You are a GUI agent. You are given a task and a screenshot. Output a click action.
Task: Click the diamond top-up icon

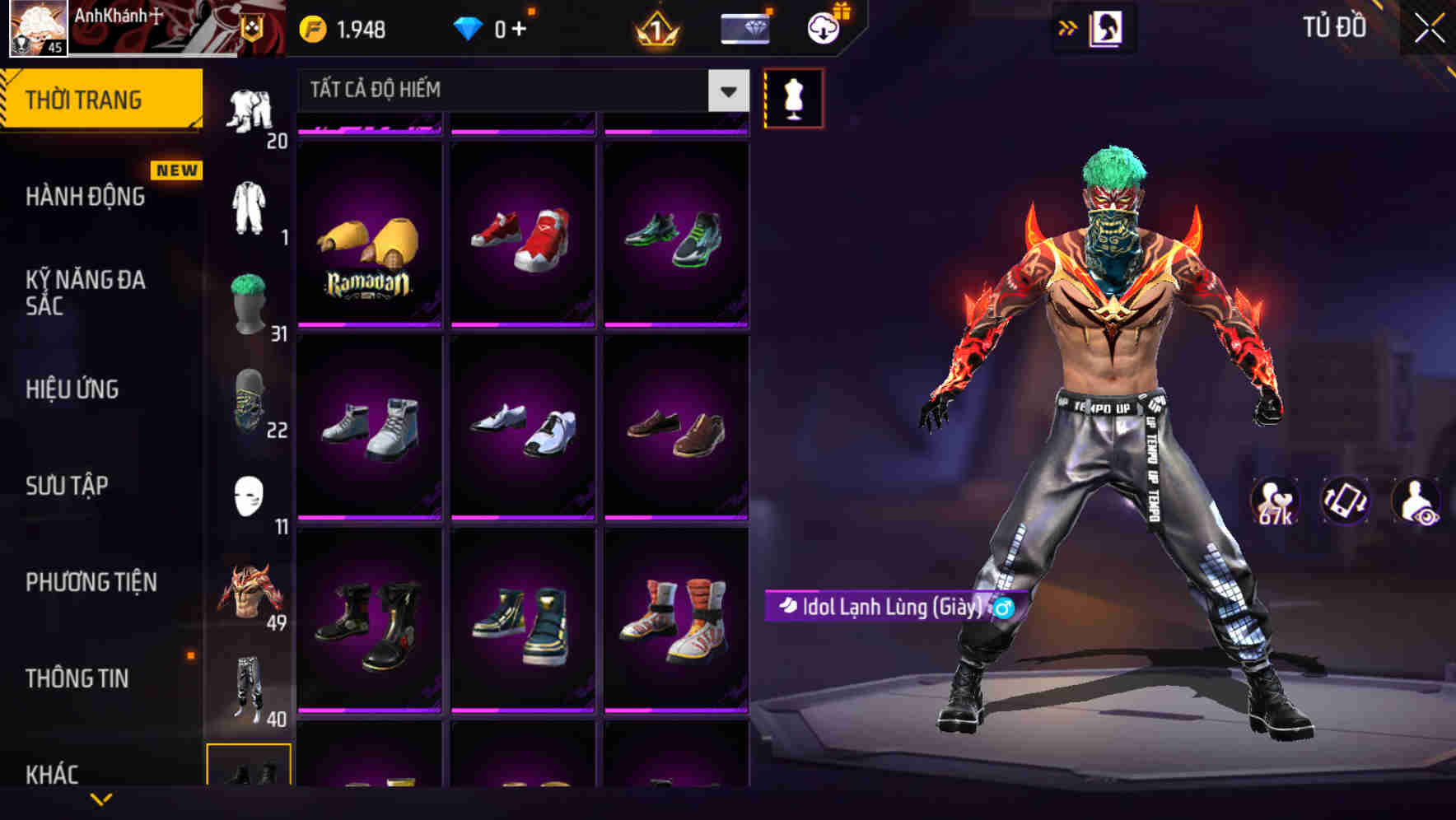tap(469, 27)
